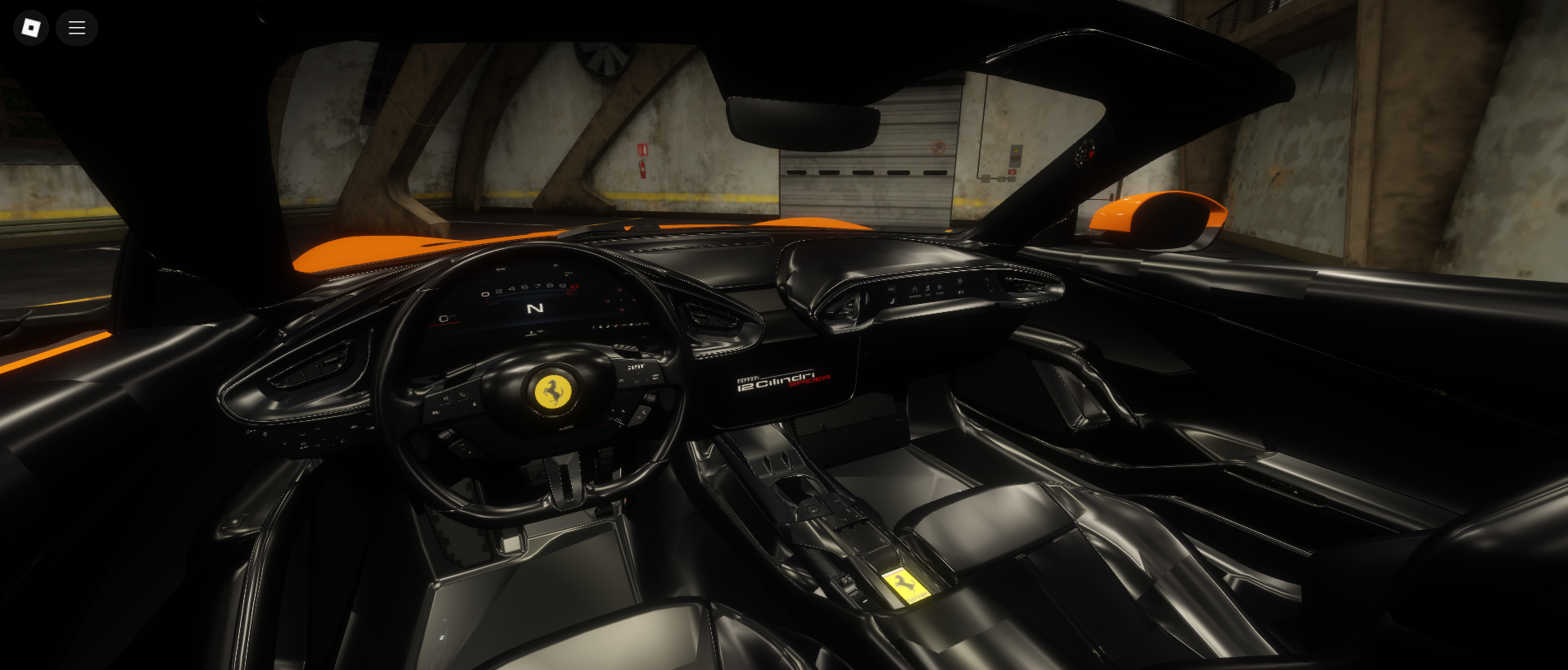The width and height of the screenshot is (1568, 670).
Task: Open the Roblox logo menu
Action: point(31,28)
